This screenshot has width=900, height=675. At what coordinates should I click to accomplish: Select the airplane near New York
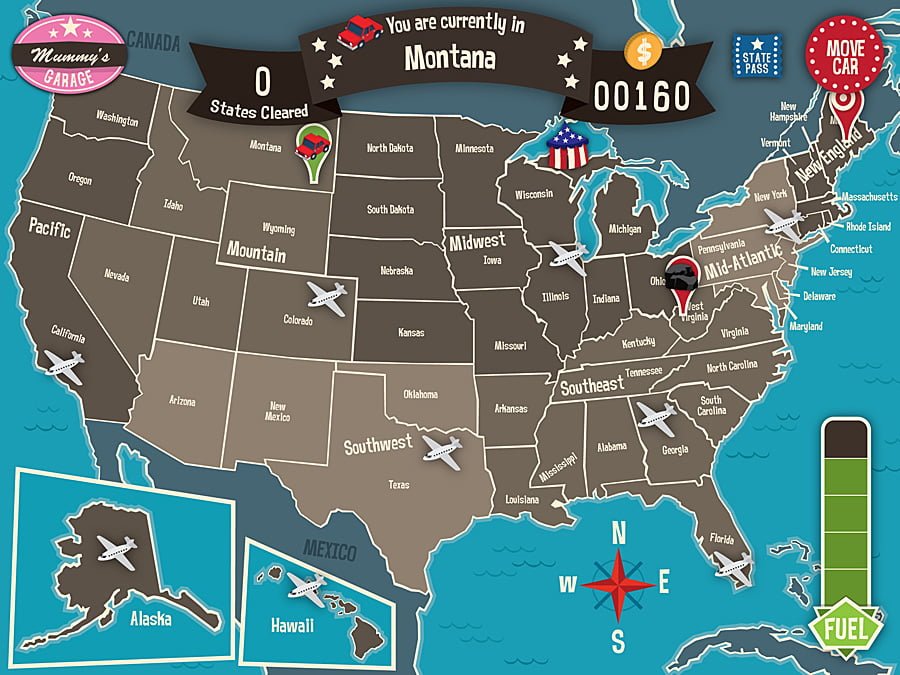pos(781,224)
